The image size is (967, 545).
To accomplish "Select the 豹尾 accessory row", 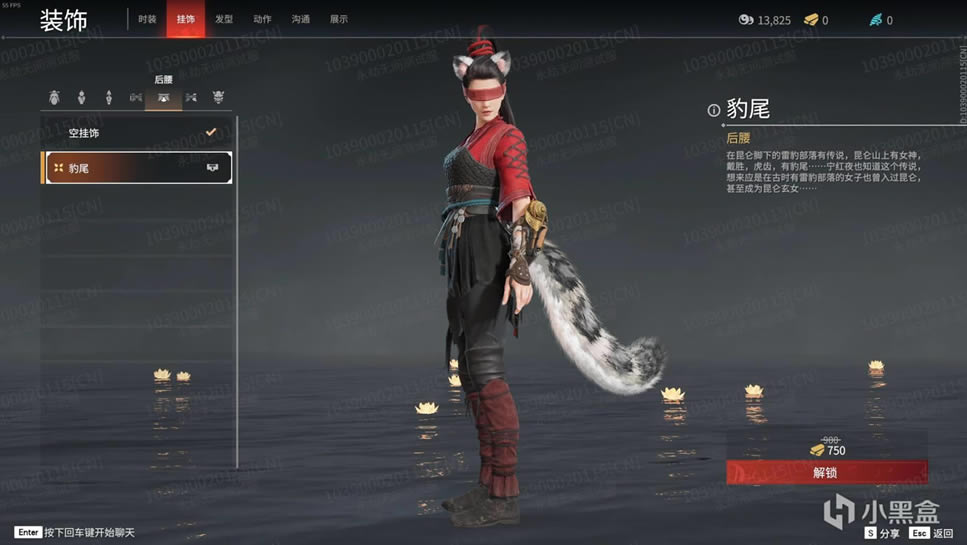I will pos(137,168).
